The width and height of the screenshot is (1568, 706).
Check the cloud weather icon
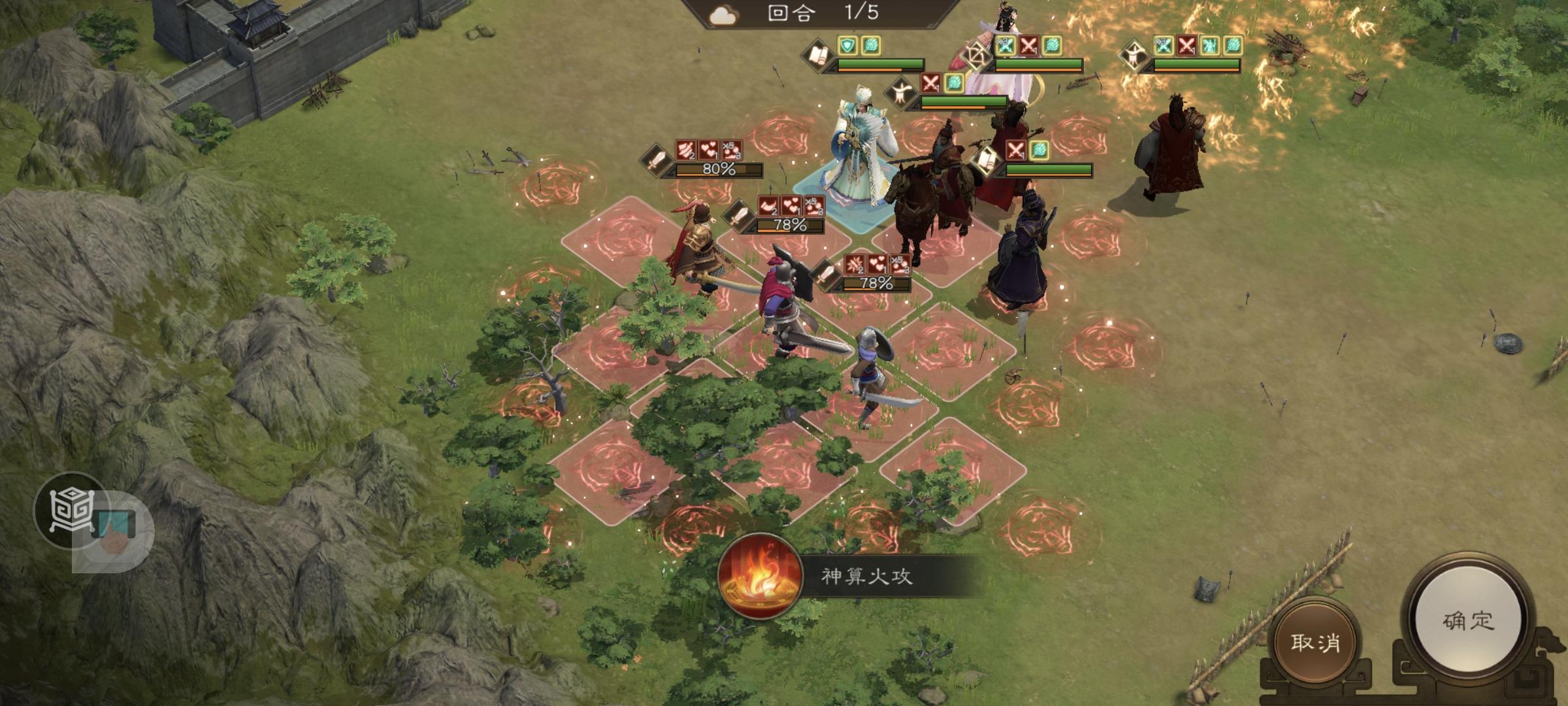722,15
